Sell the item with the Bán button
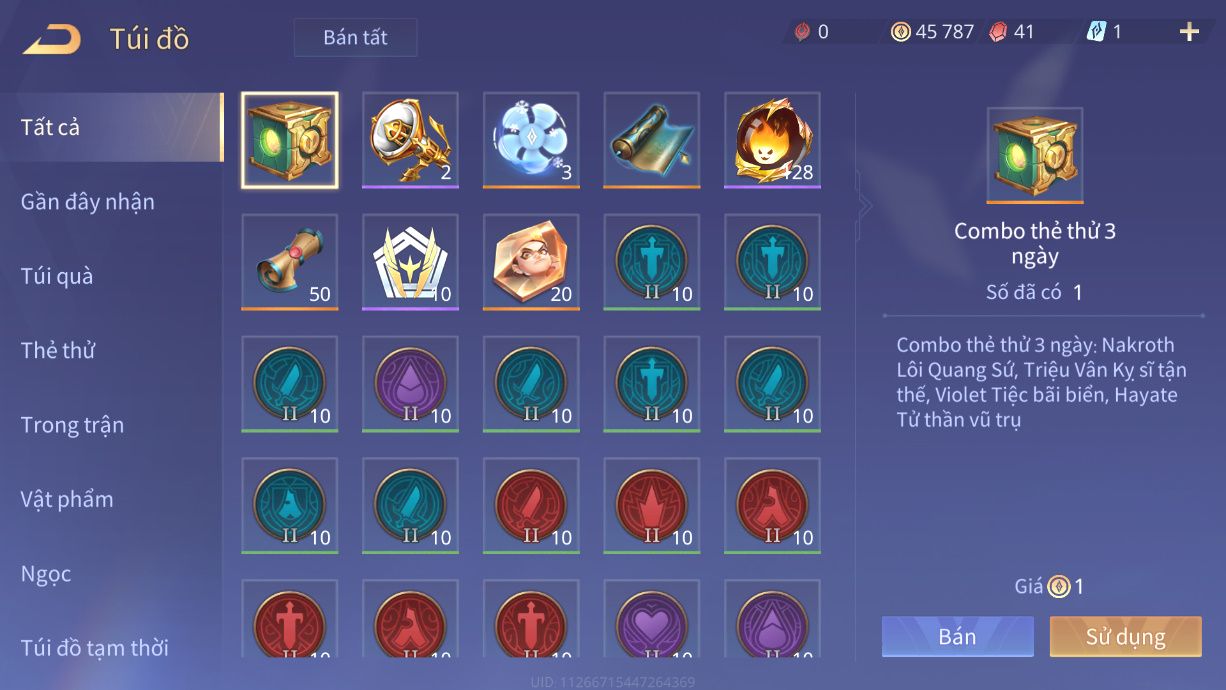This screenshot has height=690, width=1226. [x=957, y=637]
